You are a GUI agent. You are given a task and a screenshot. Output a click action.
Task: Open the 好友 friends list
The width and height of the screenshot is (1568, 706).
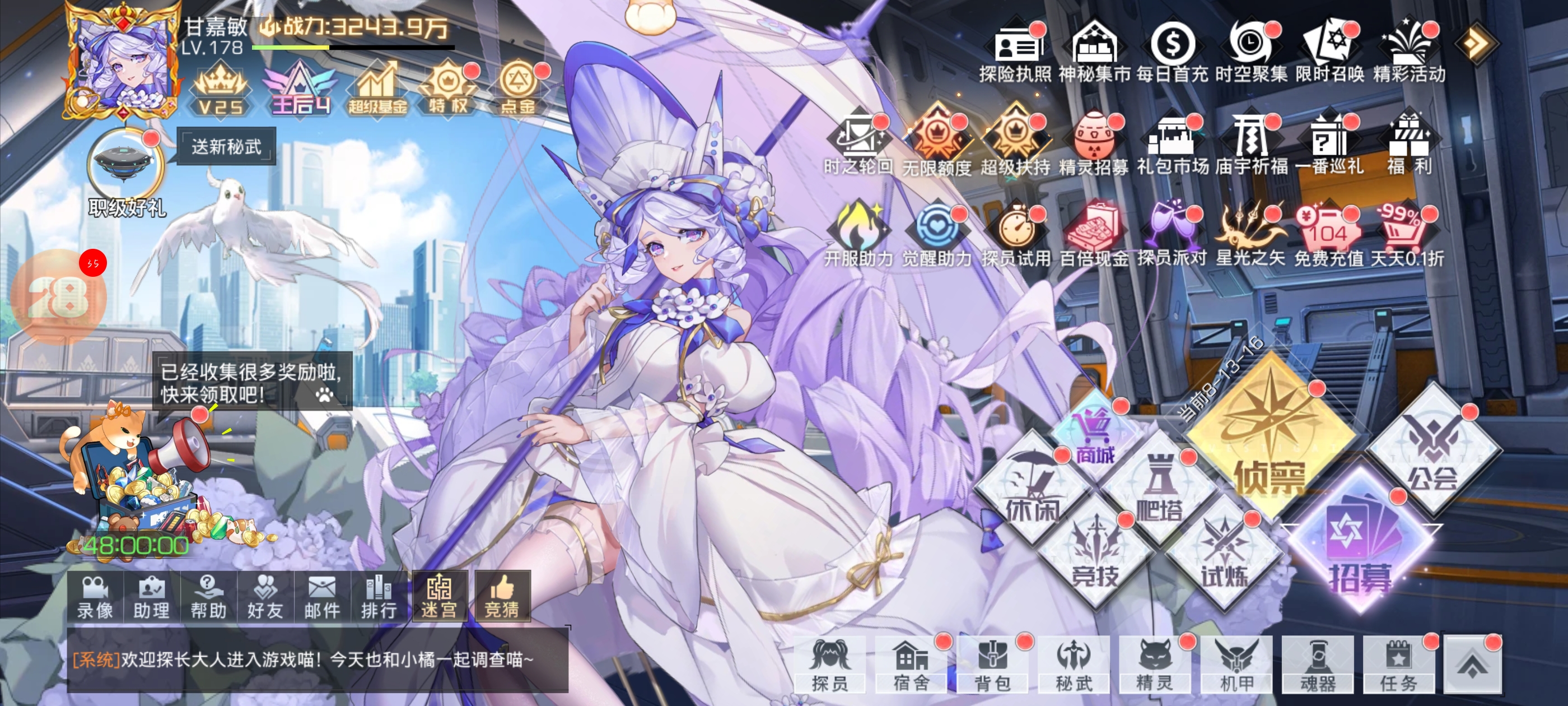pos(265,597)
